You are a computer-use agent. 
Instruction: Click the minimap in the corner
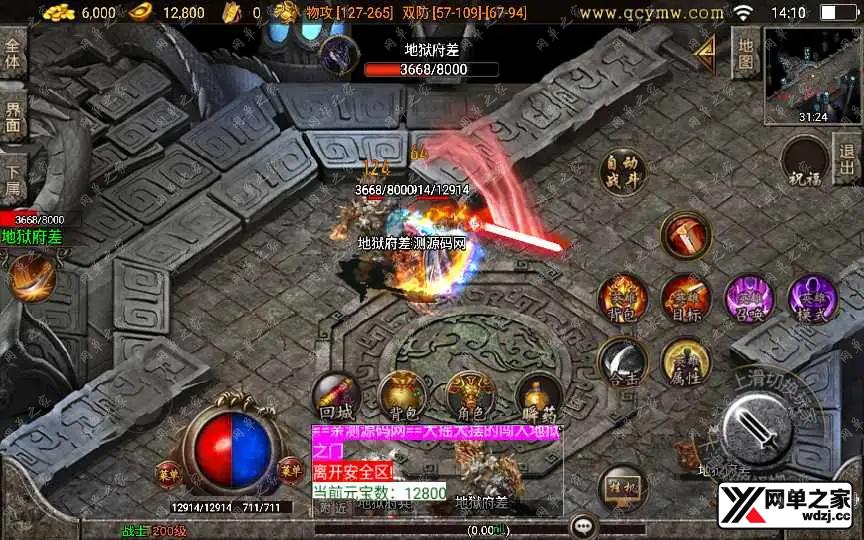coord(812,75)
